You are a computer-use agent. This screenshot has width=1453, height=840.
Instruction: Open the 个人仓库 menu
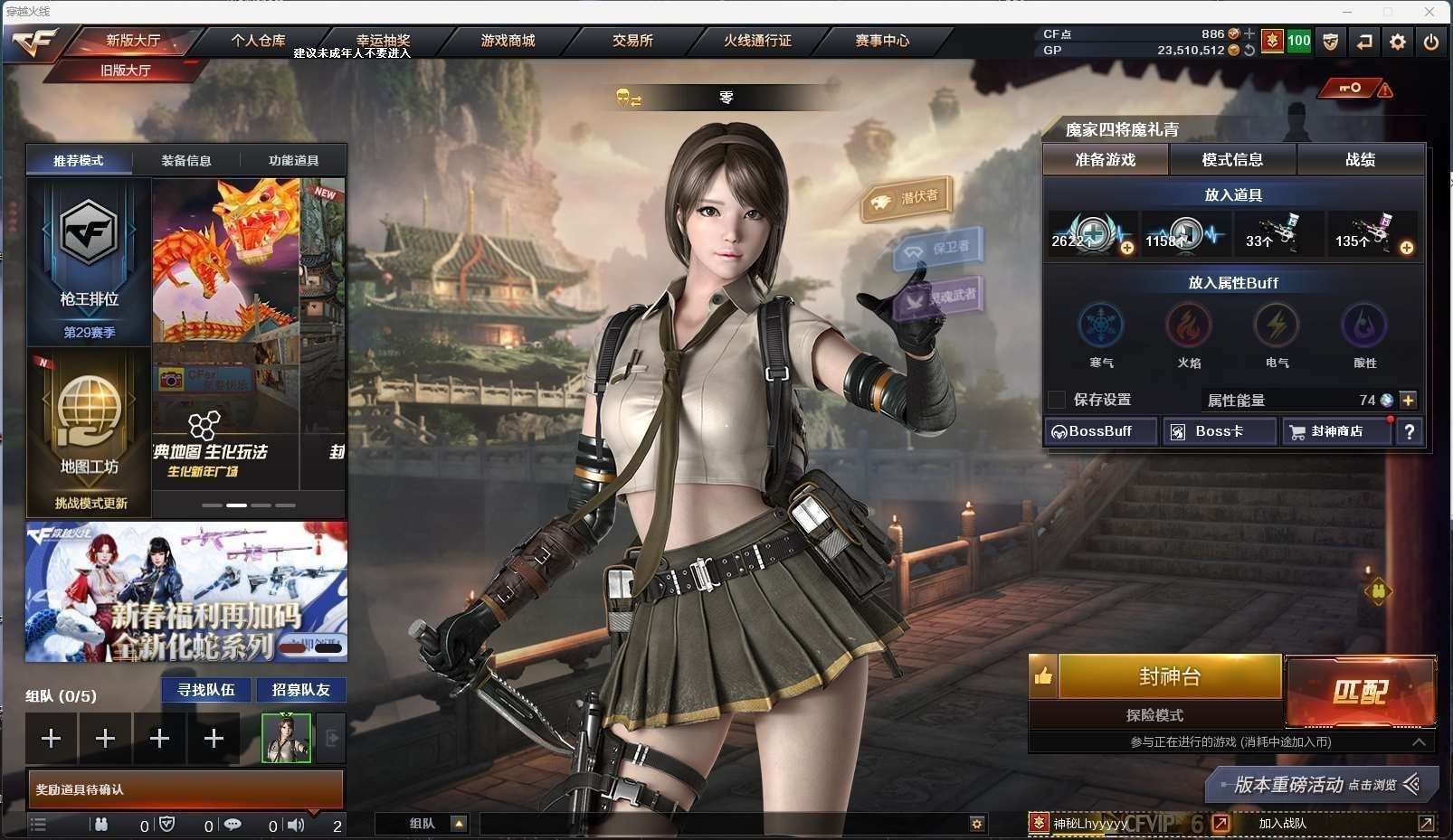coord(258,41)
